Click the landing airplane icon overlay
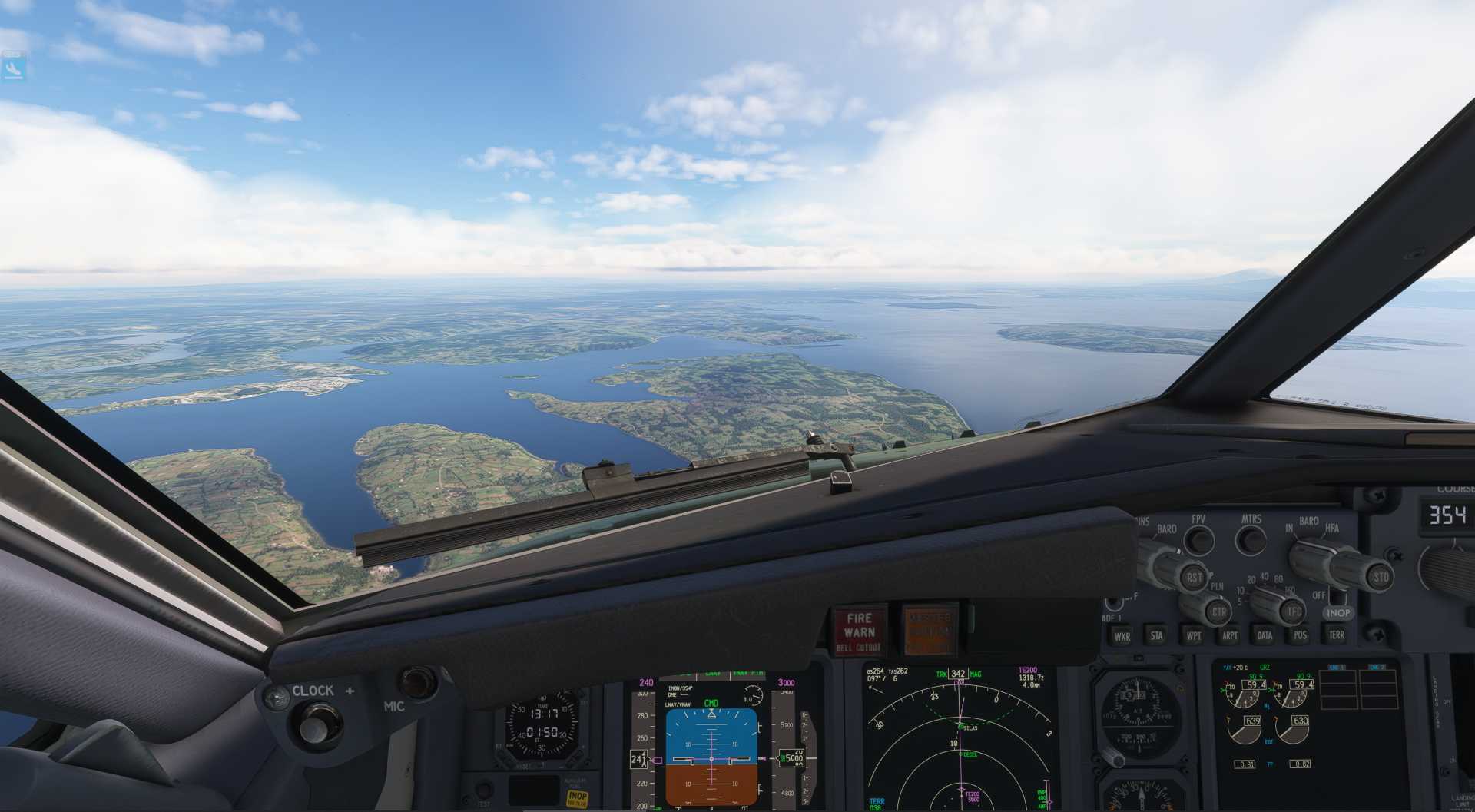The image size is (1475, 812). 14,69
